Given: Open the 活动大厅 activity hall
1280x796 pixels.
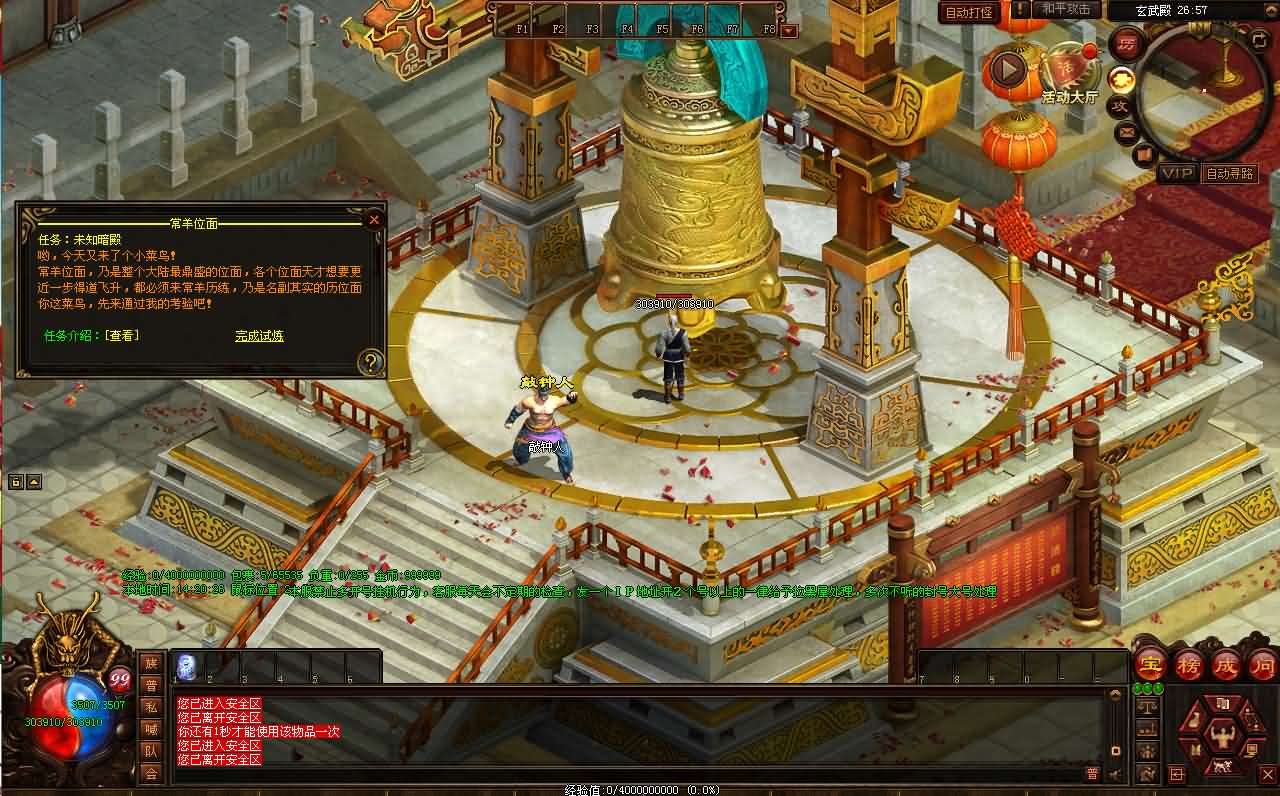Looking at the screenshot, I should click(x=1069, y=74).
